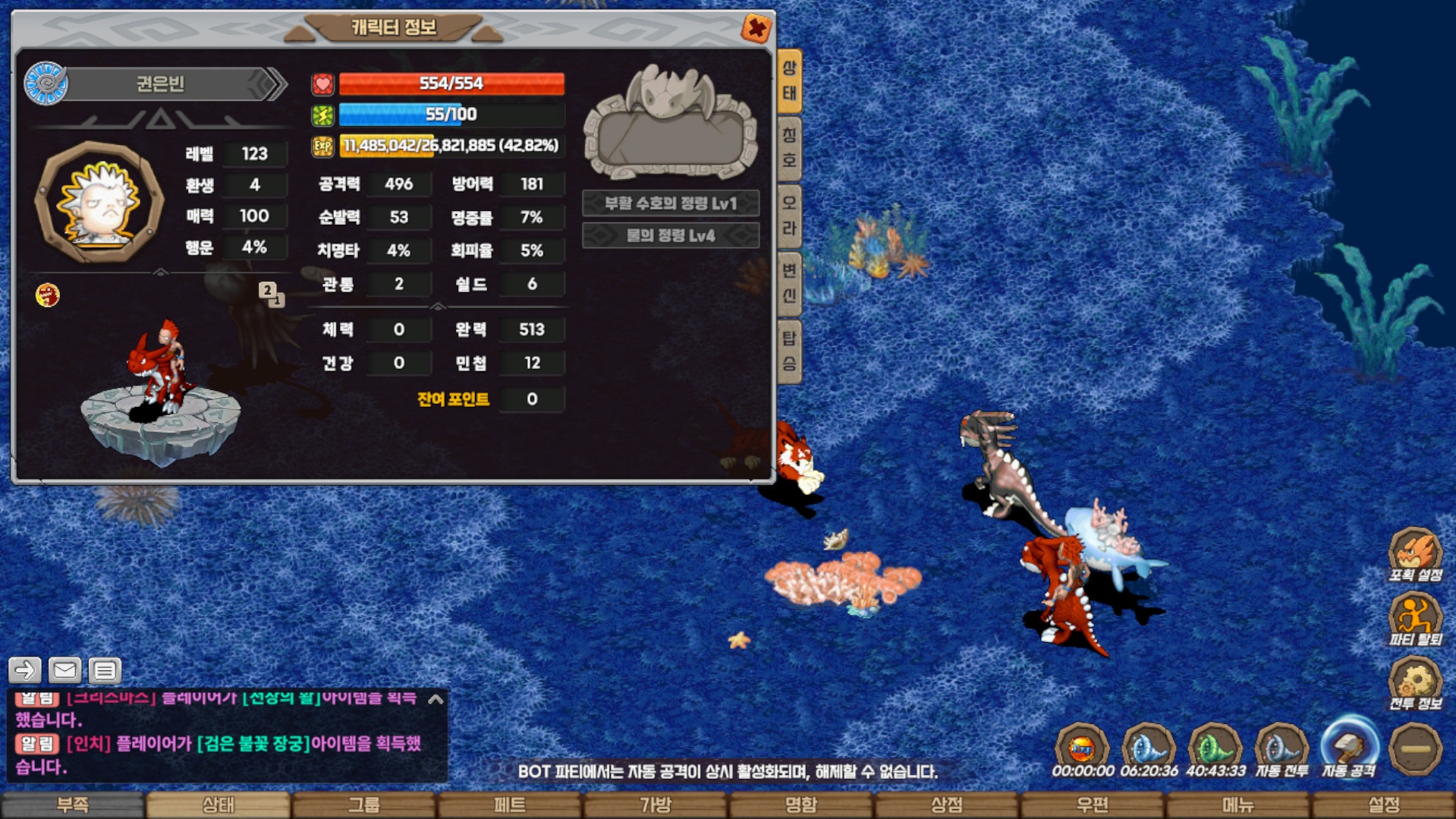The image size is (1456, 819).
Task: Switch to the 칭호 side tab
Action: (x=789, y=148)
